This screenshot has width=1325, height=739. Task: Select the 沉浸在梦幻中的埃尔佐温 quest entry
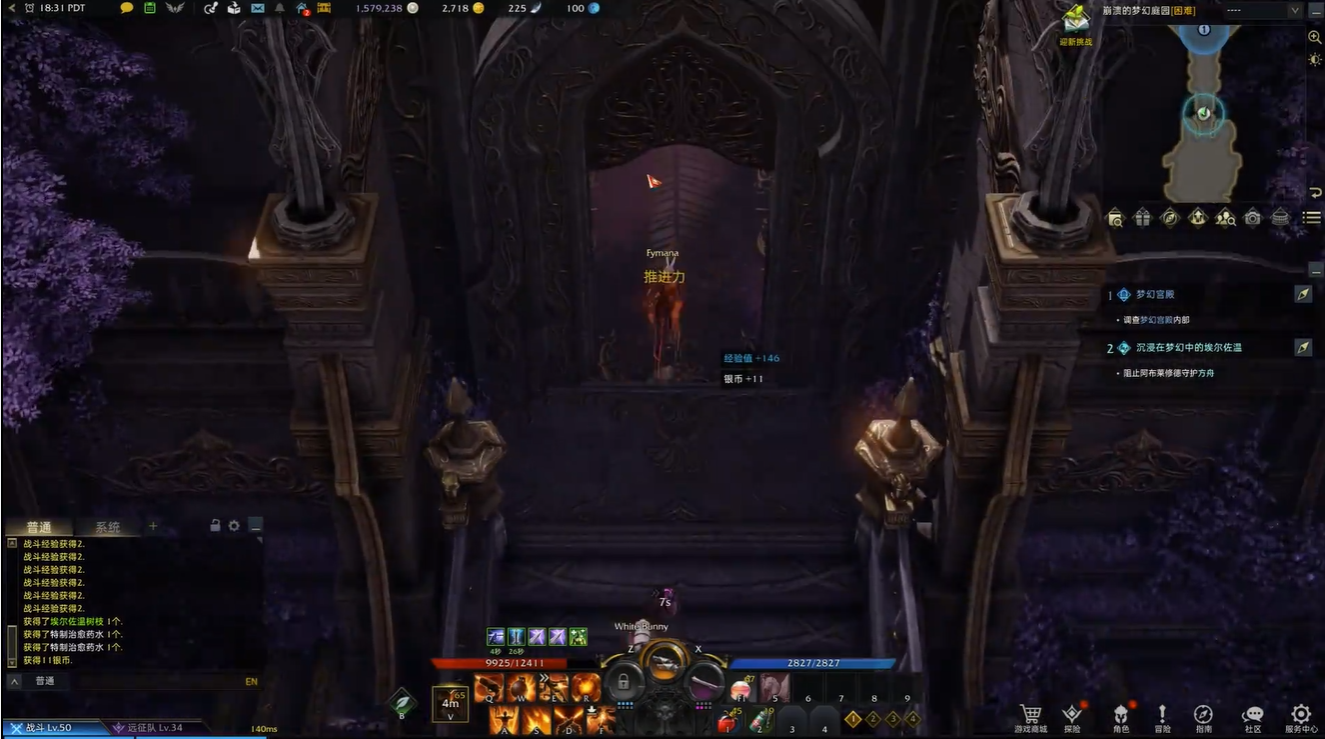1188,348
